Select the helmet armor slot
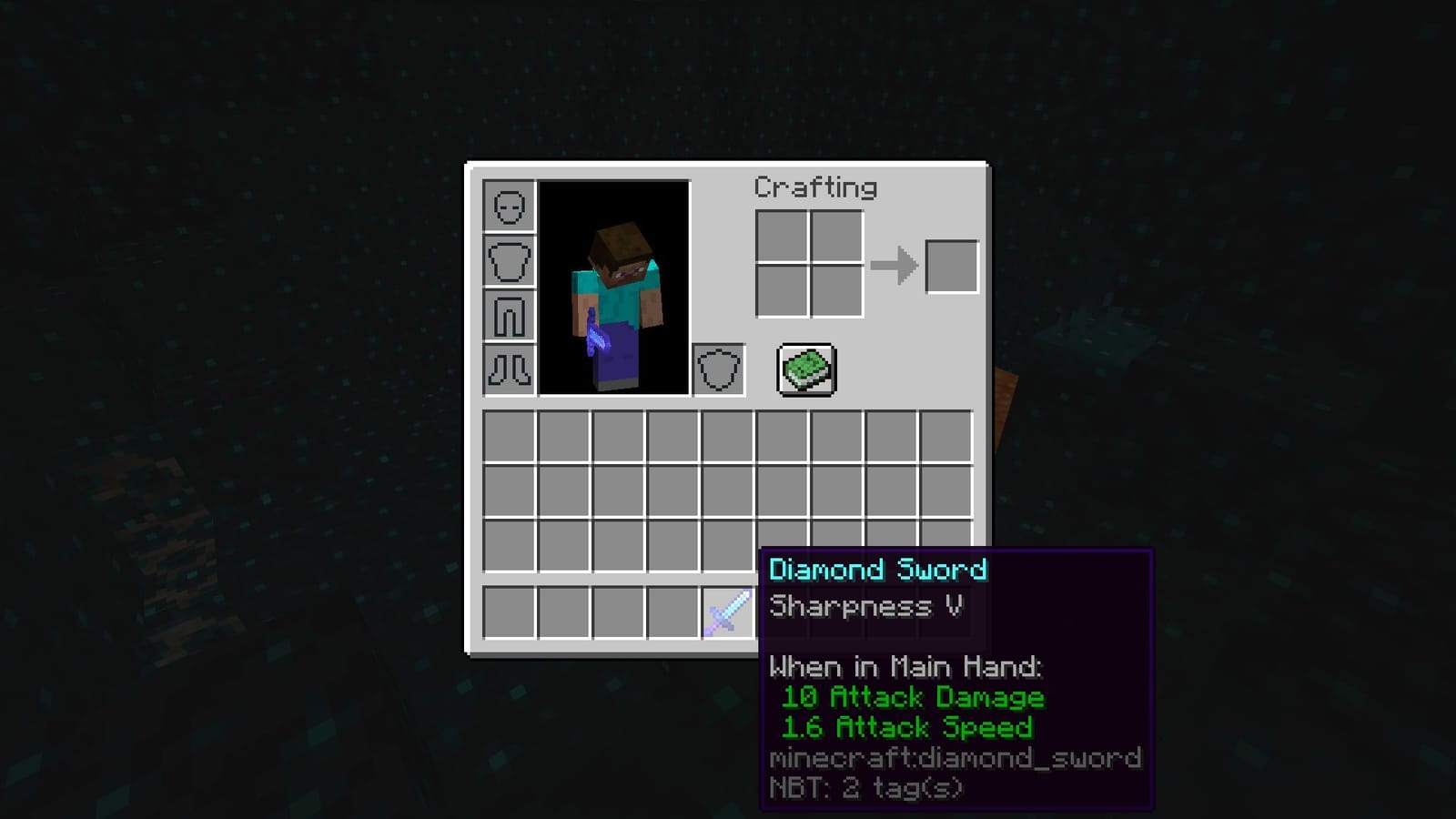Viewport: 1456px width, 819px height. [x=509, y=208]
